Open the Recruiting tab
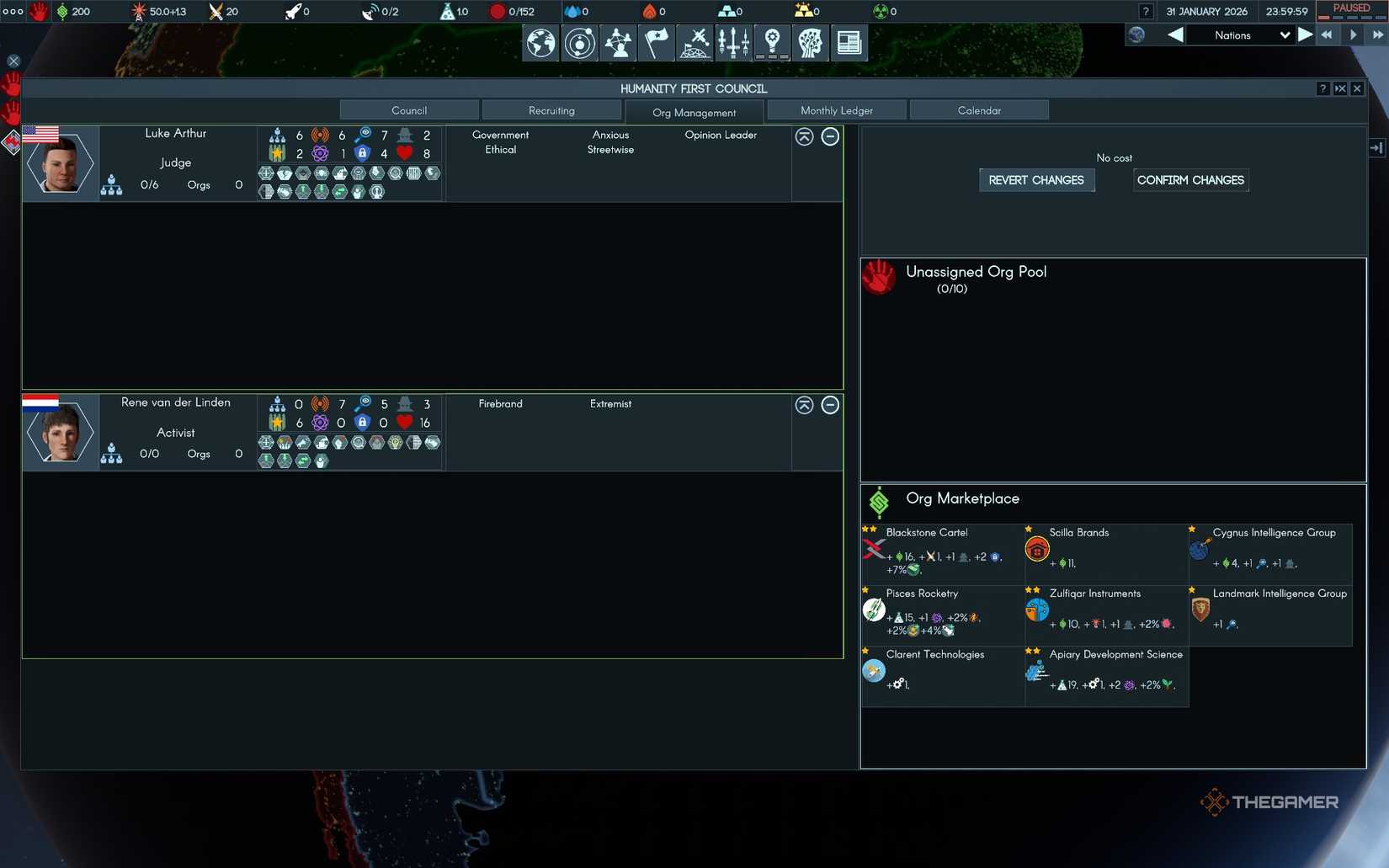Image resolution: width=1389 pixels, height=868 pixels. (x=551, y=109)
